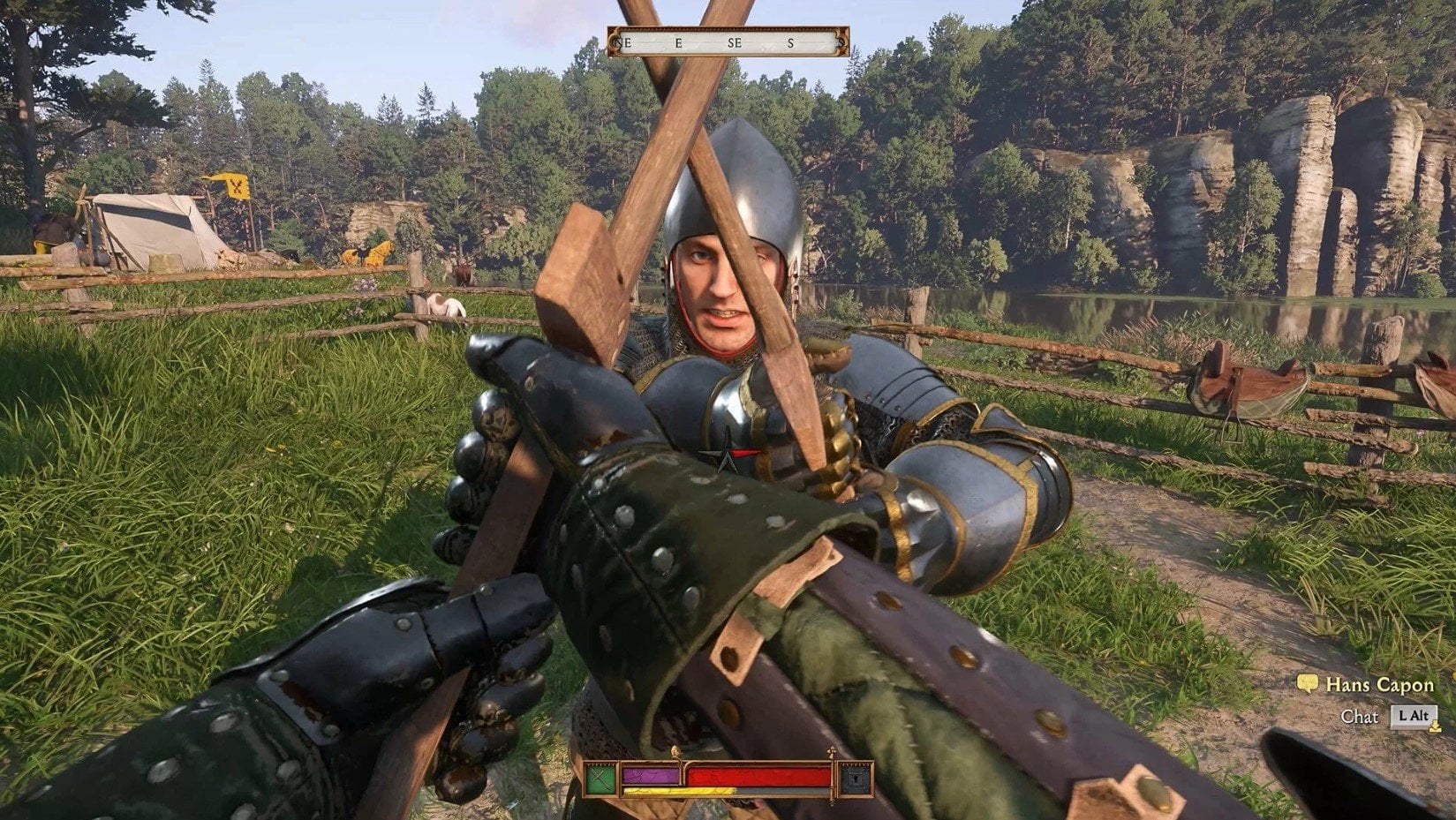
Task: Click the yellow stamina bar
Action: pos(677,791)
